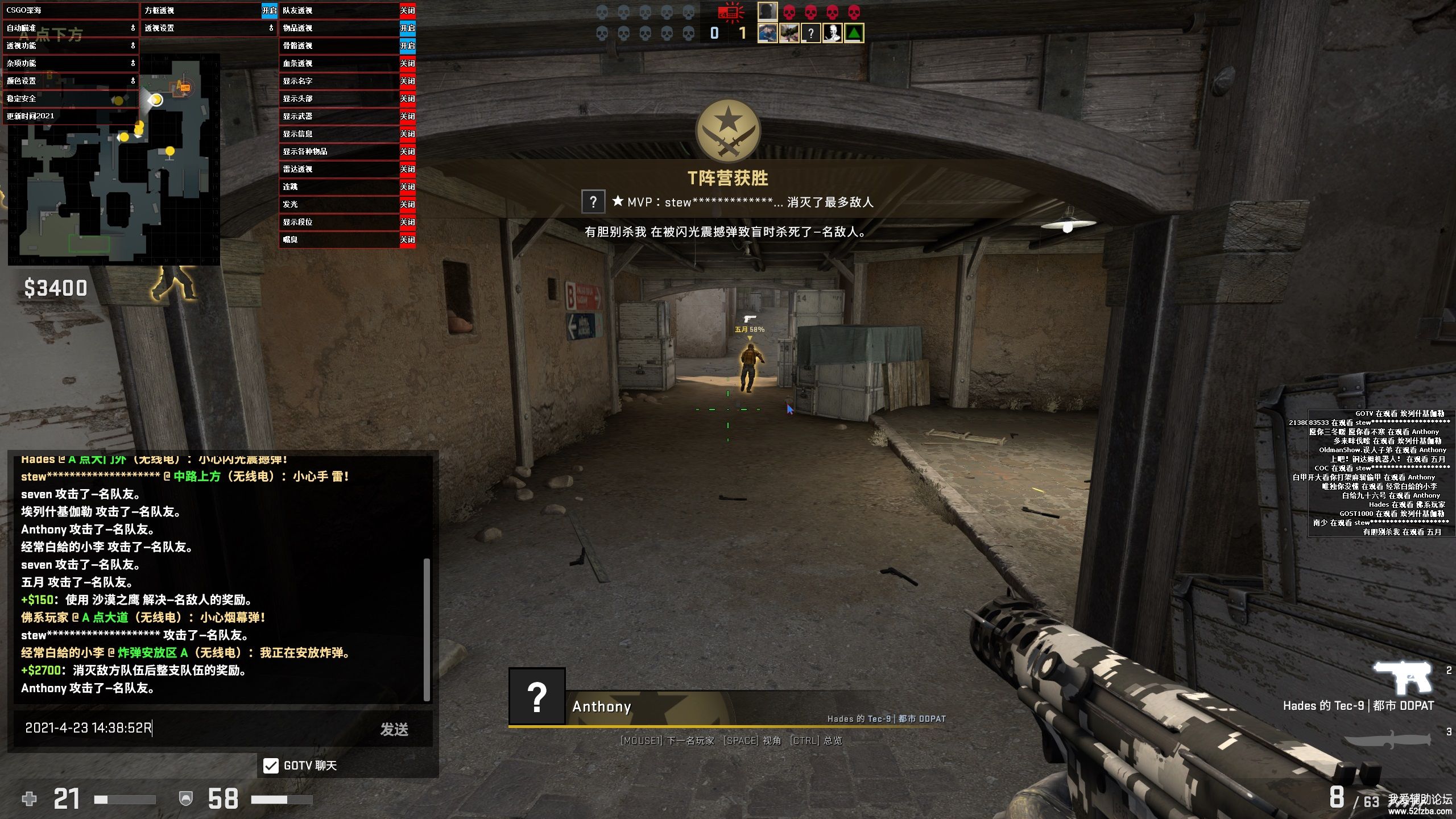The height and width of the screenshot is (819, 1456).
Task: Click the 发送 send button in chat
Action: click(394, 729)
